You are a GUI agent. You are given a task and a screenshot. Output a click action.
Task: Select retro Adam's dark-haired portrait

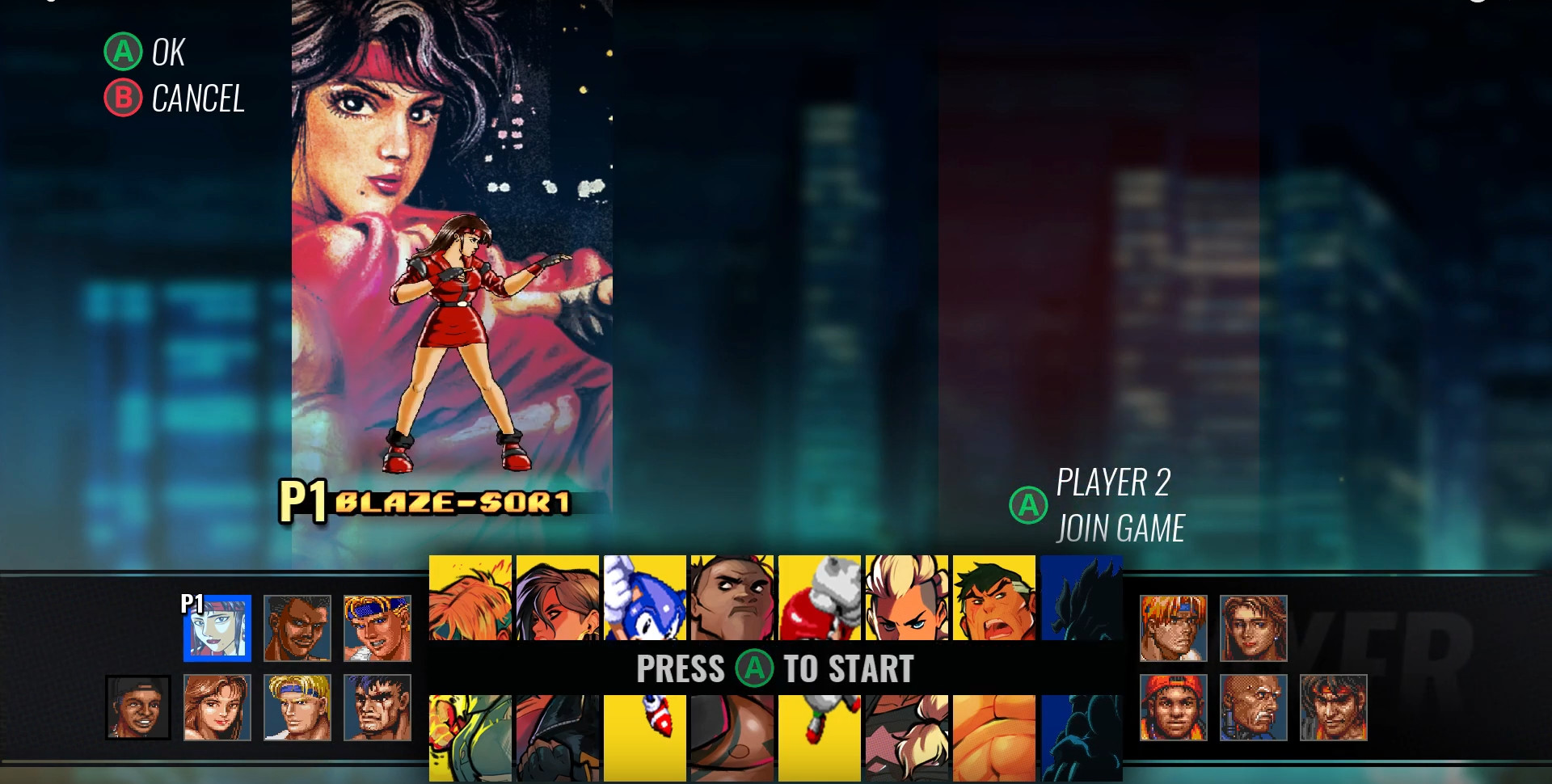(x=297, y=628)
